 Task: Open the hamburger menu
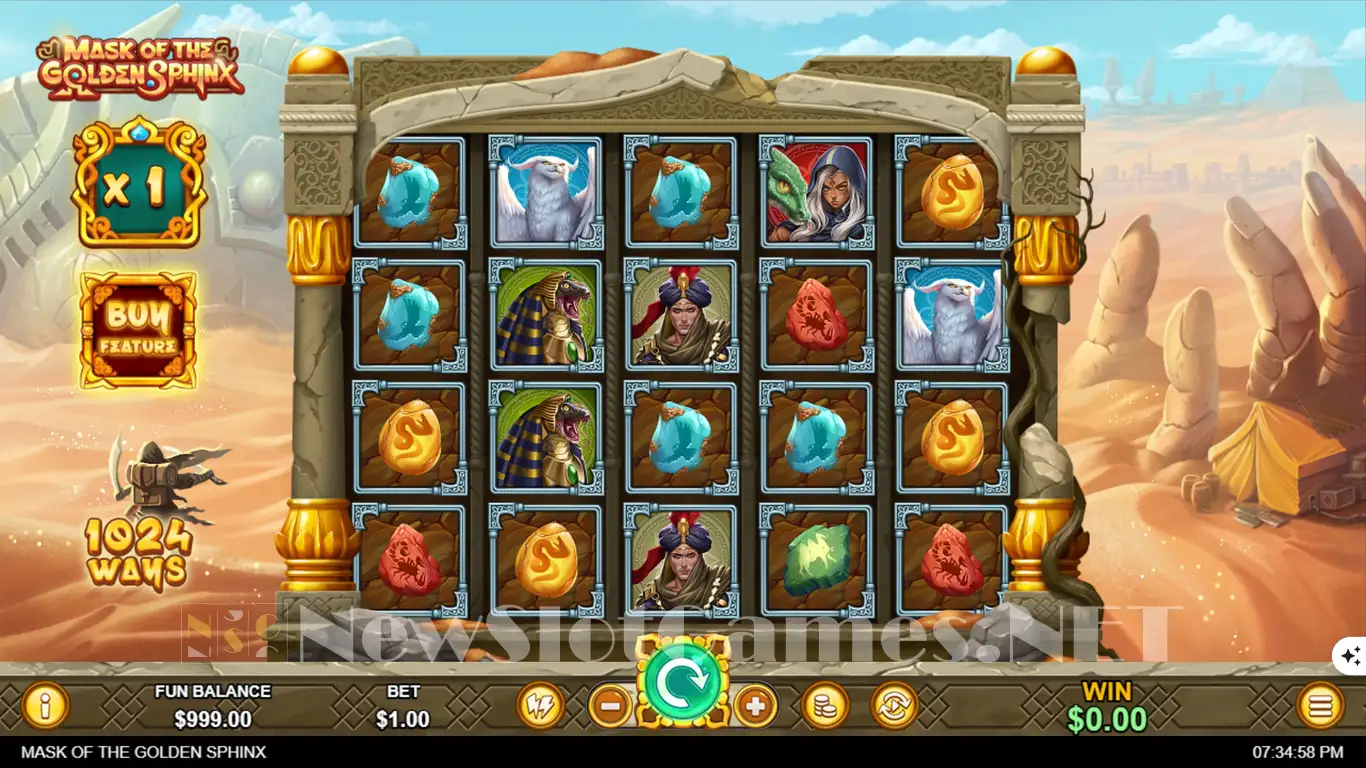click(1320, 706)
